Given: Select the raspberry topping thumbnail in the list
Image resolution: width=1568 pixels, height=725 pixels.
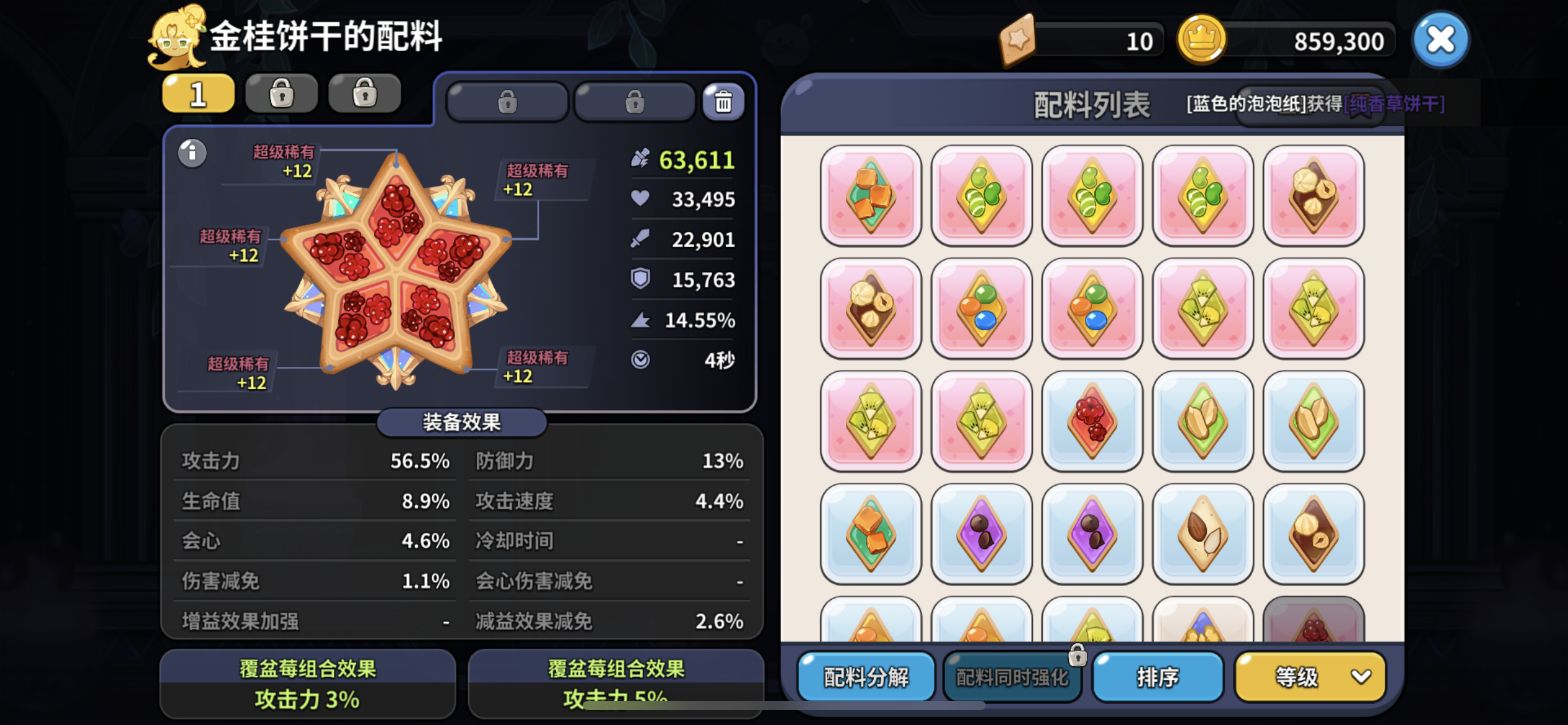Looking at the screenshot, I should [x=1092, y=421].
